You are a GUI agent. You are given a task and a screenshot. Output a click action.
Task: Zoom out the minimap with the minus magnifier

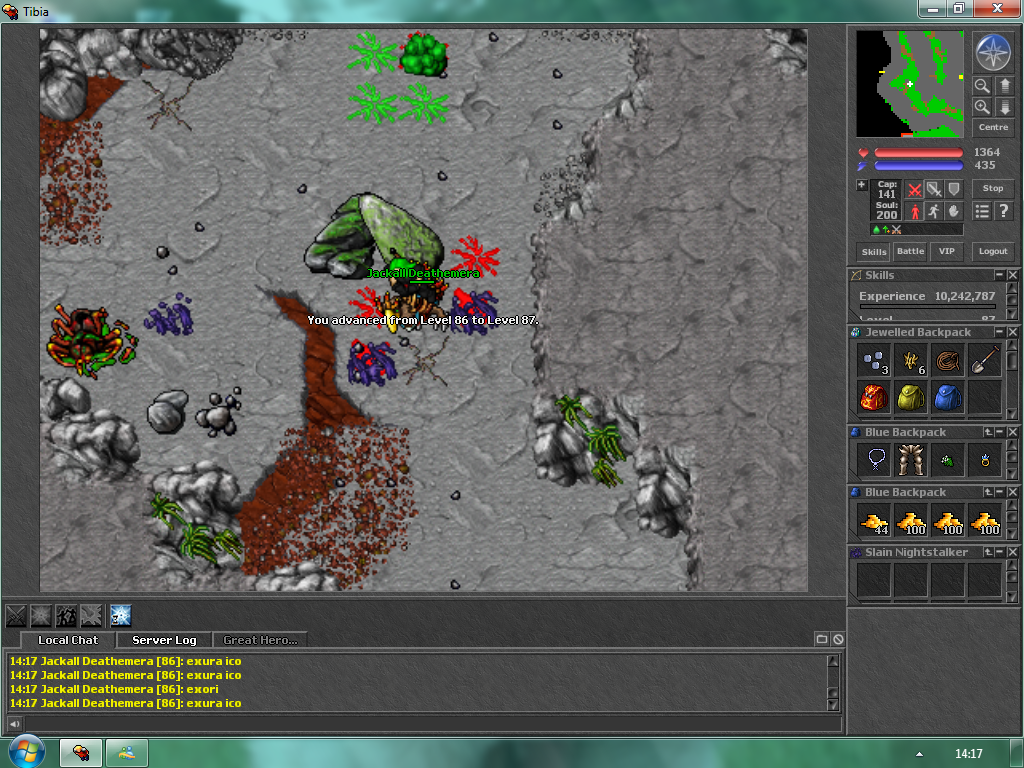(x=982, y=86)
